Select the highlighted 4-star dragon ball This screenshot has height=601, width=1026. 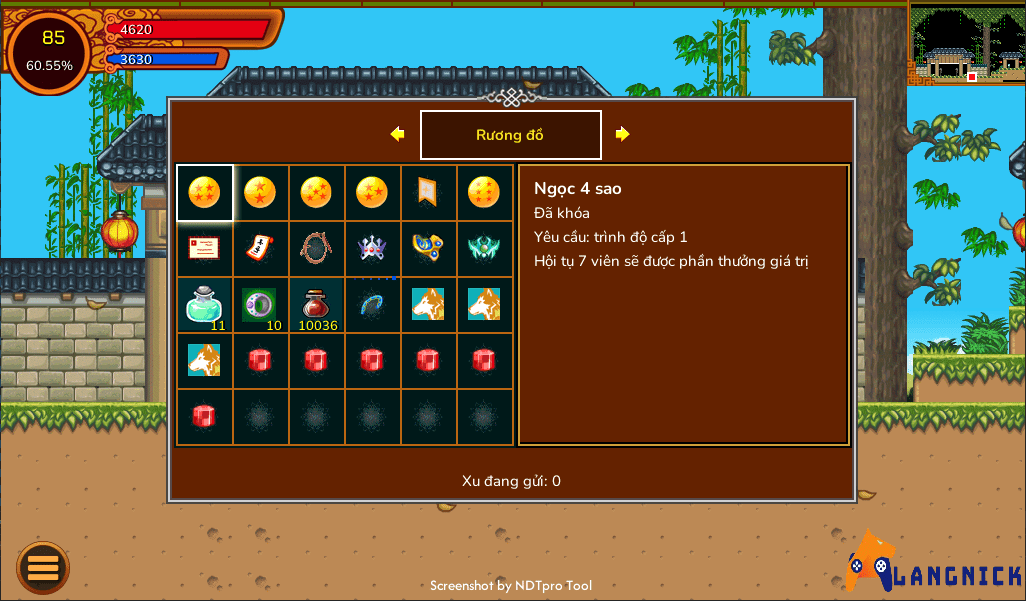tap(204, 192)
